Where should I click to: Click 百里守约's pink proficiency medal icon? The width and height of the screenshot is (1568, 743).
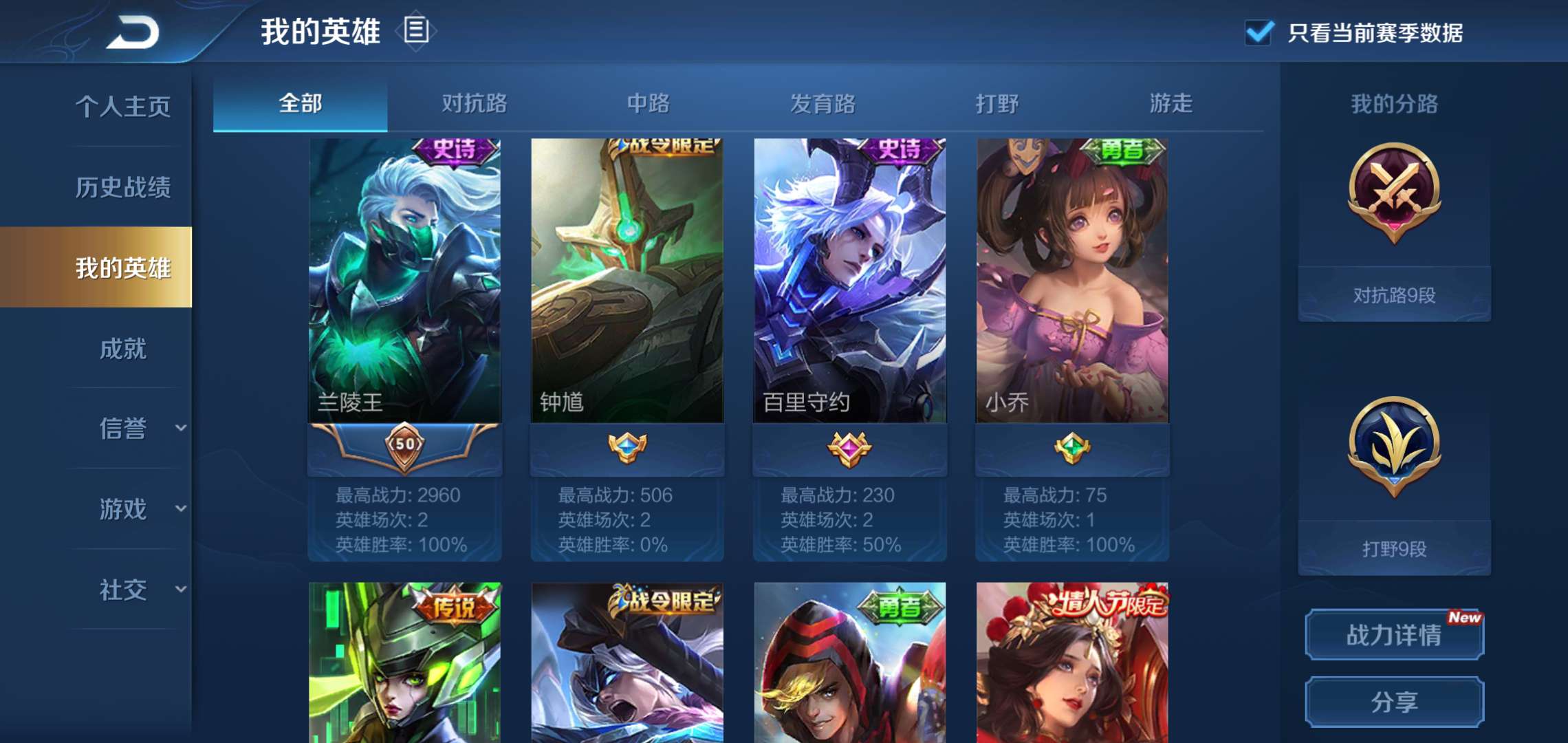(x=848, y=449)
